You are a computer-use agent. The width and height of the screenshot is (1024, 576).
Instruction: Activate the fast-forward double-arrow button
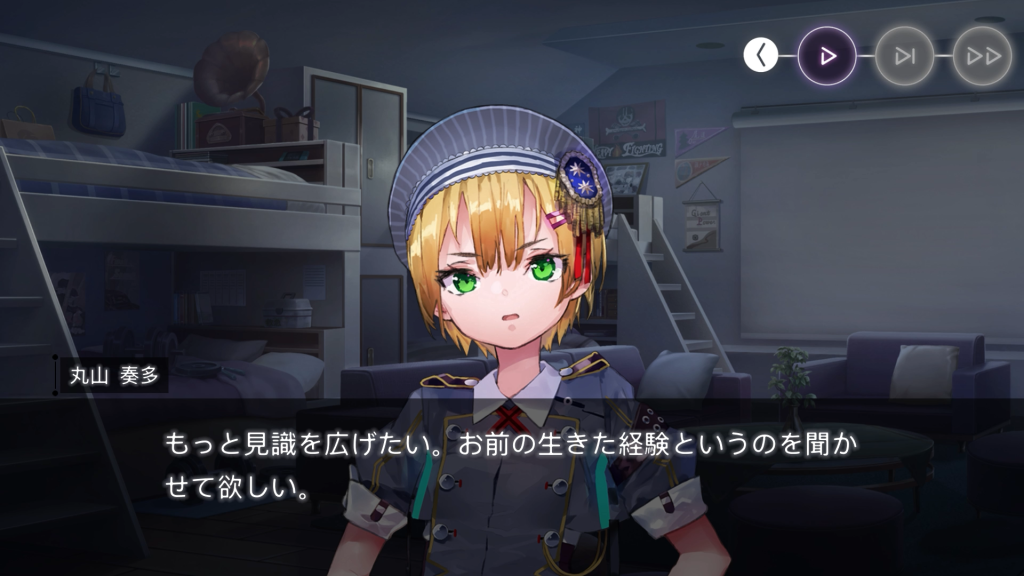(982, 56)
